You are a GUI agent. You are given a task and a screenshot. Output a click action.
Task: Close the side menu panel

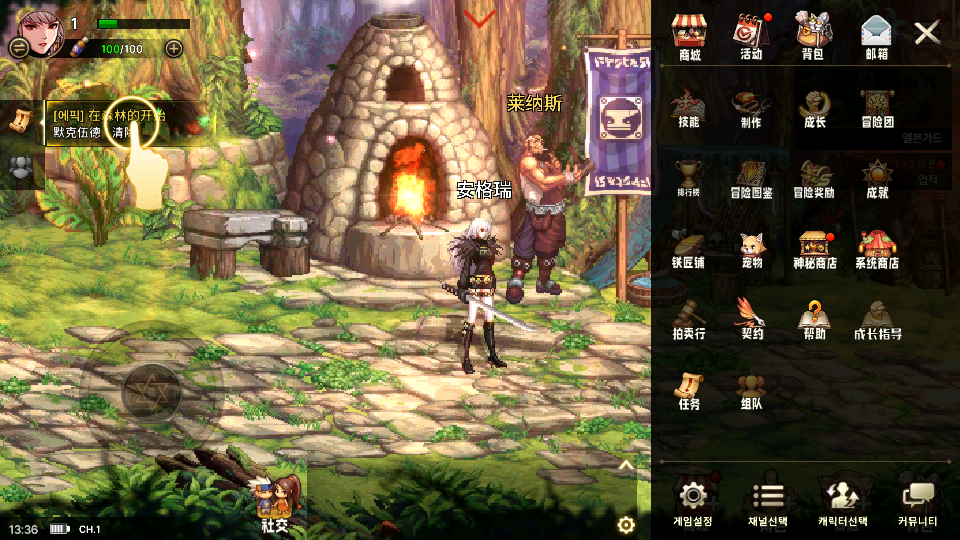927,33
